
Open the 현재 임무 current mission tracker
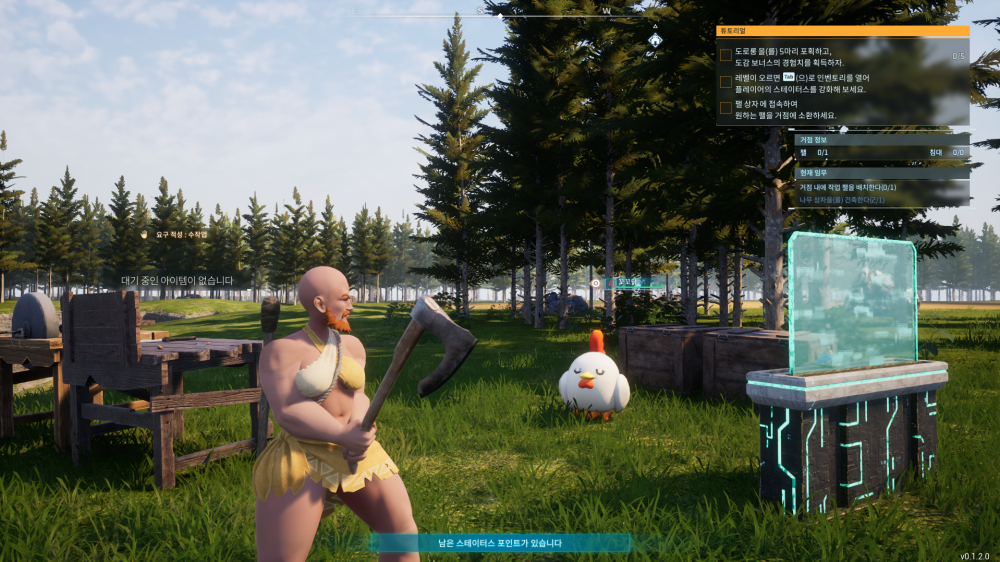[882, 172]
